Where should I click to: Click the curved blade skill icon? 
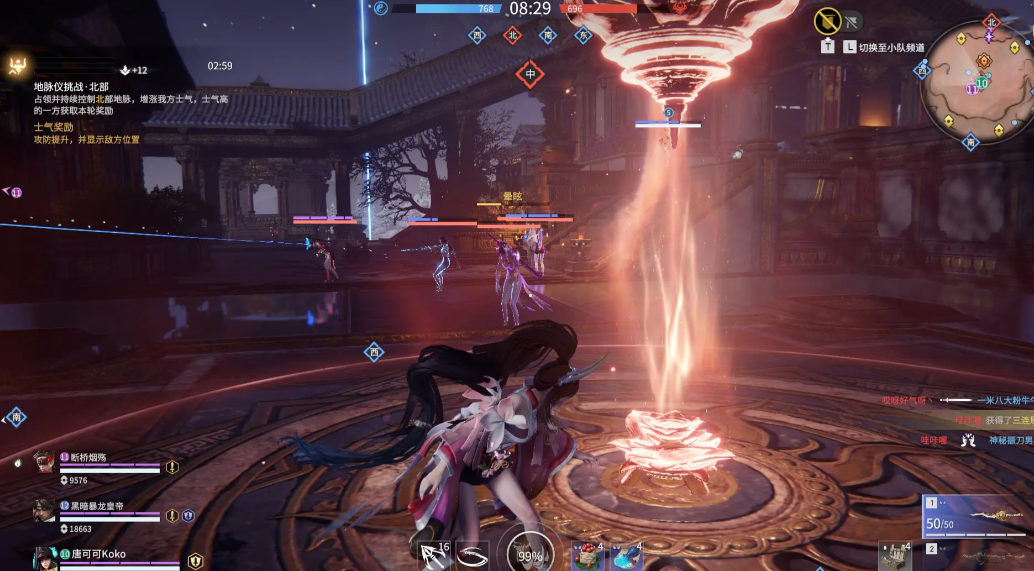coord(471,553)
